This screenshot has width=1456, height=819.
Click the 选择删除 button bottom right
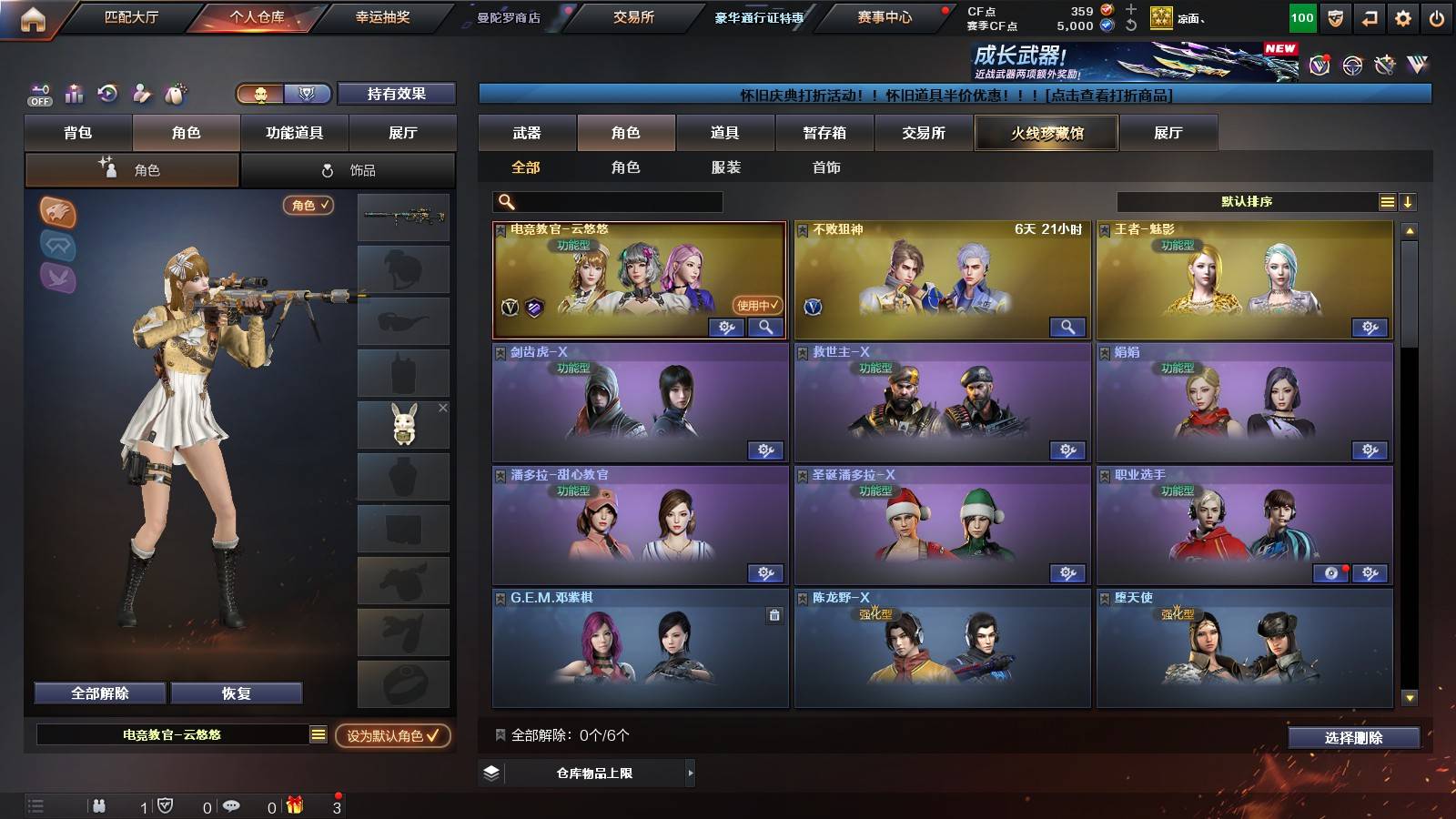tap(1353, 738)
